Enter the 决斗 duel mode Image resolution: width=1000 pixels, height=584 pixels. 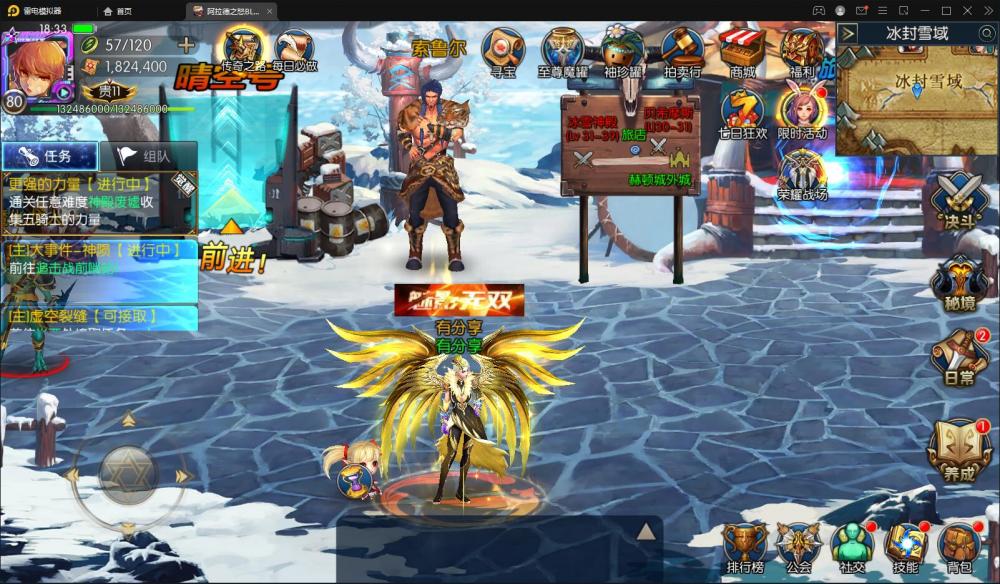click(x=959, y=198)
